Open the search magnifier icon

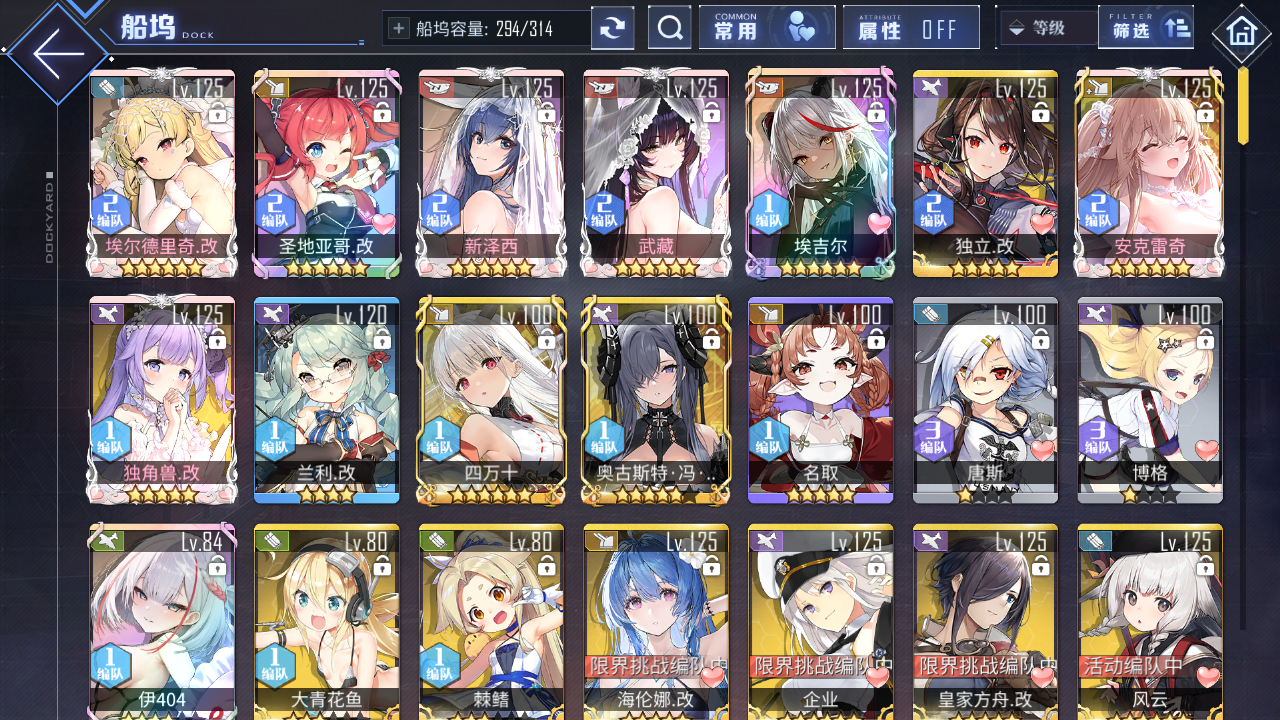click(669, 27)
